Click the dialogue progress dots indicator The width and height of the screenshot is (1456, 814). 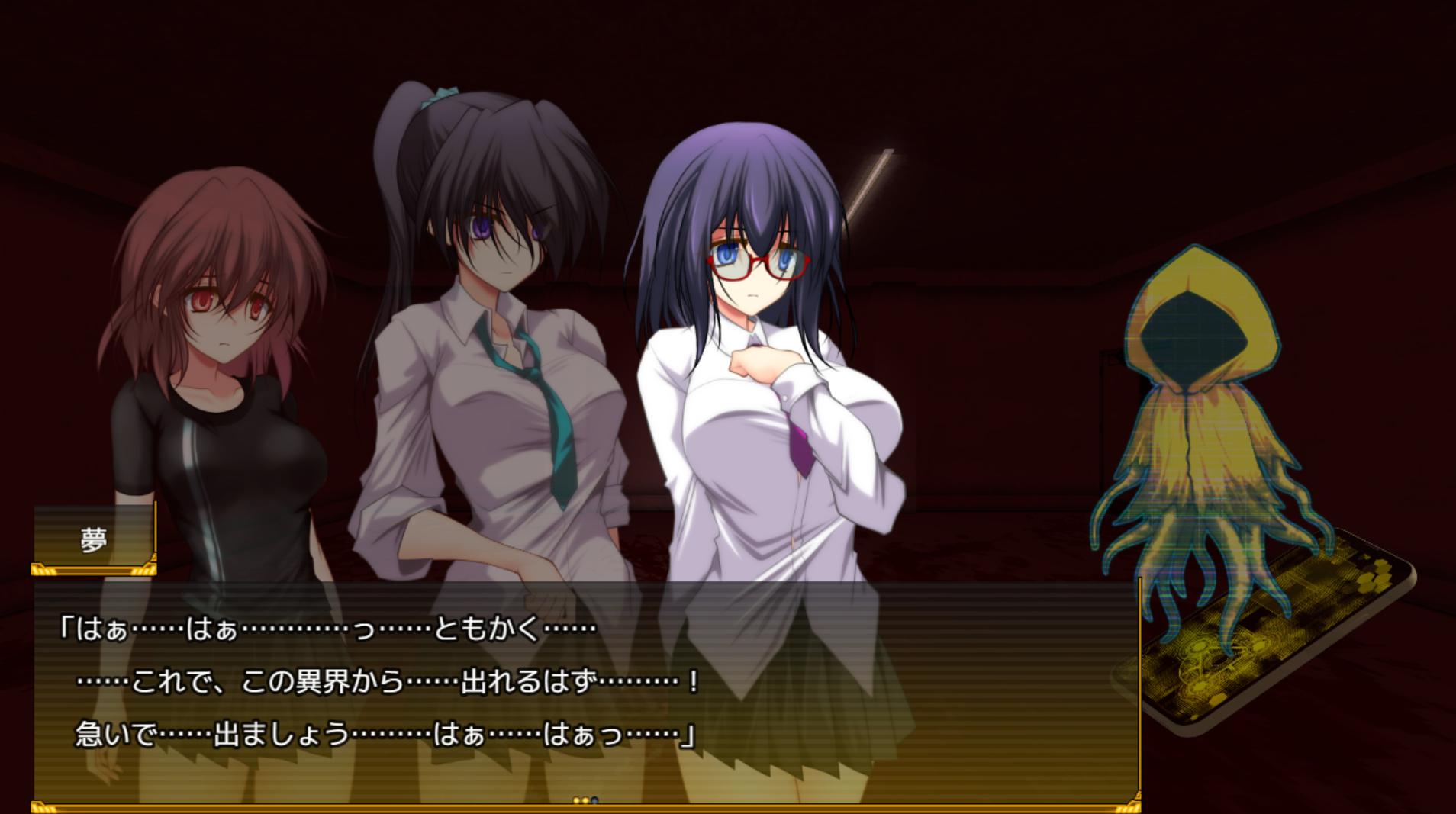click(585, 800)
